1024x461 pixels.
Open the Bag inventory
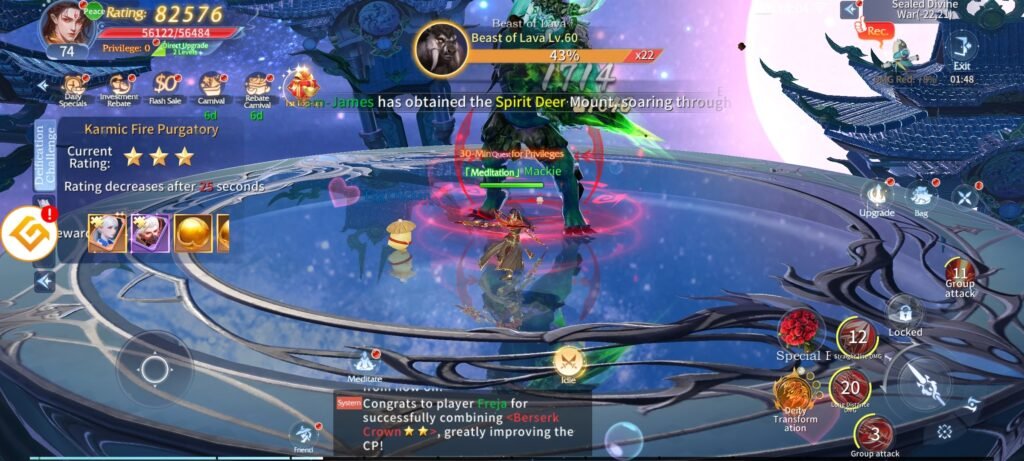[921, 198]
